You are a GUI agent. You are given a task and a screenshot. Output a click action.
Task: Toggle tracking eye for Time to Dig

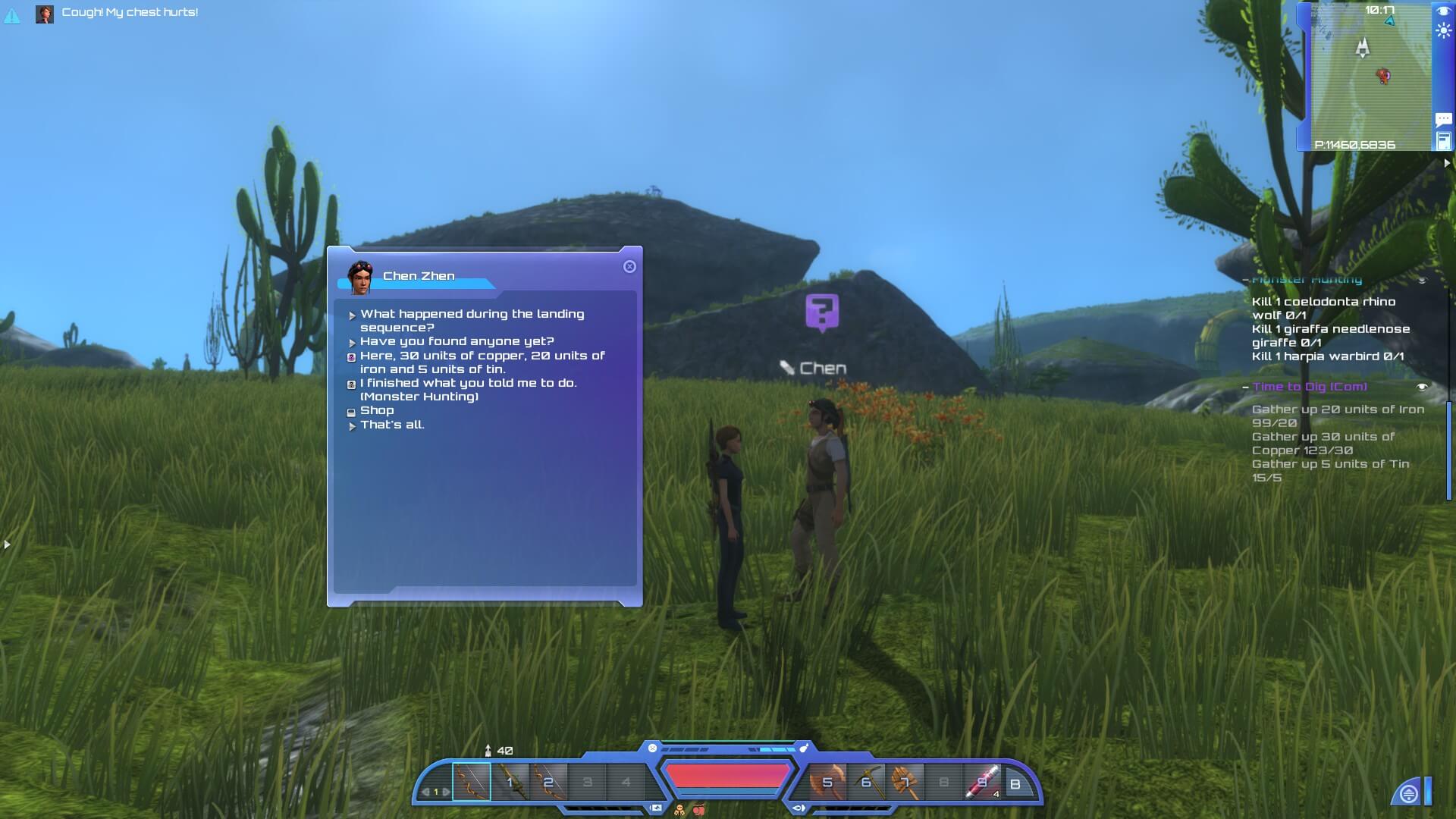pyautogui.click(x=1422, y=387)
